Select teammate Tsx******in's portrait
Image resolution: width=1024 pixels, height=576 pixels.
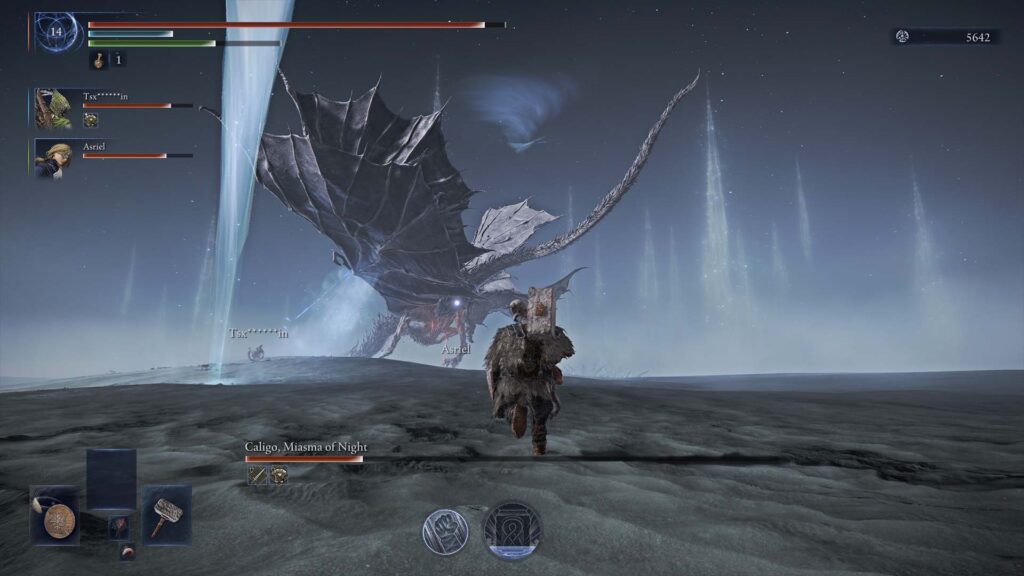click(53, 108)
